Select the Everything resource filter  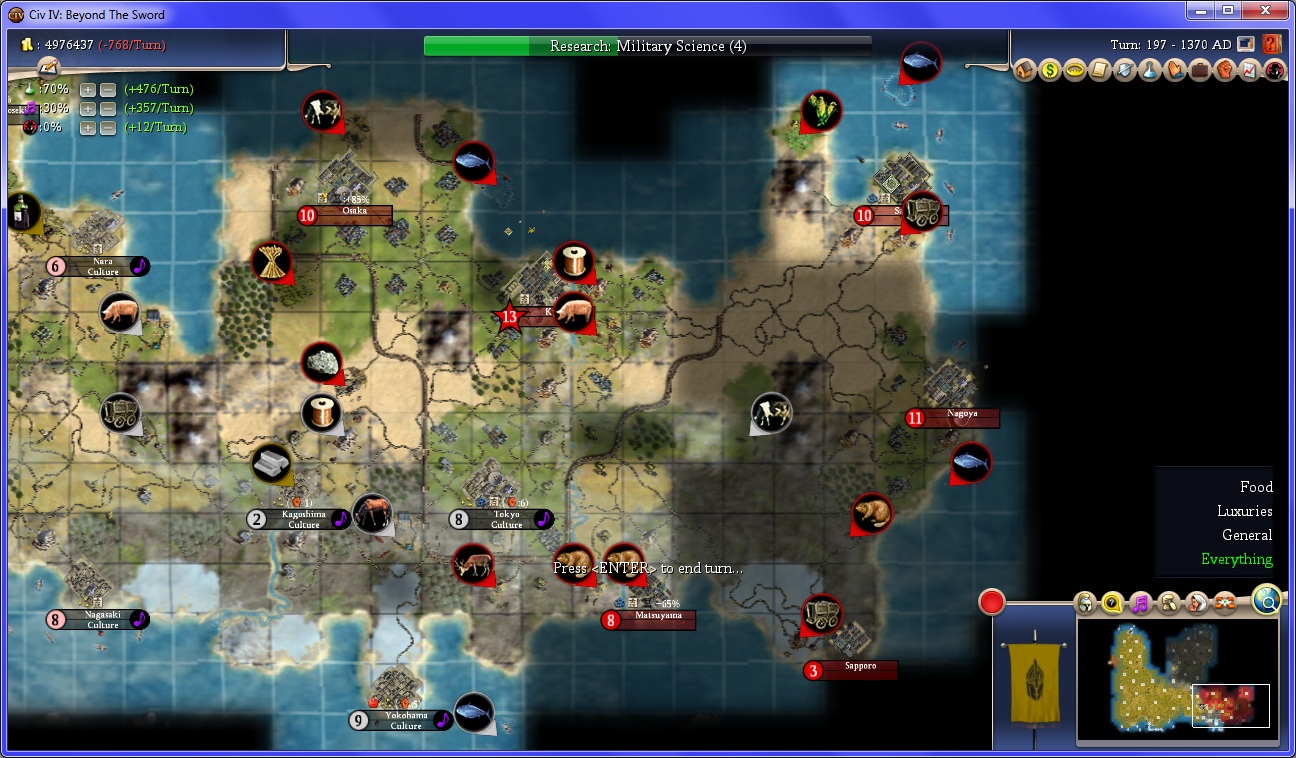click(x=1237, y=559)
